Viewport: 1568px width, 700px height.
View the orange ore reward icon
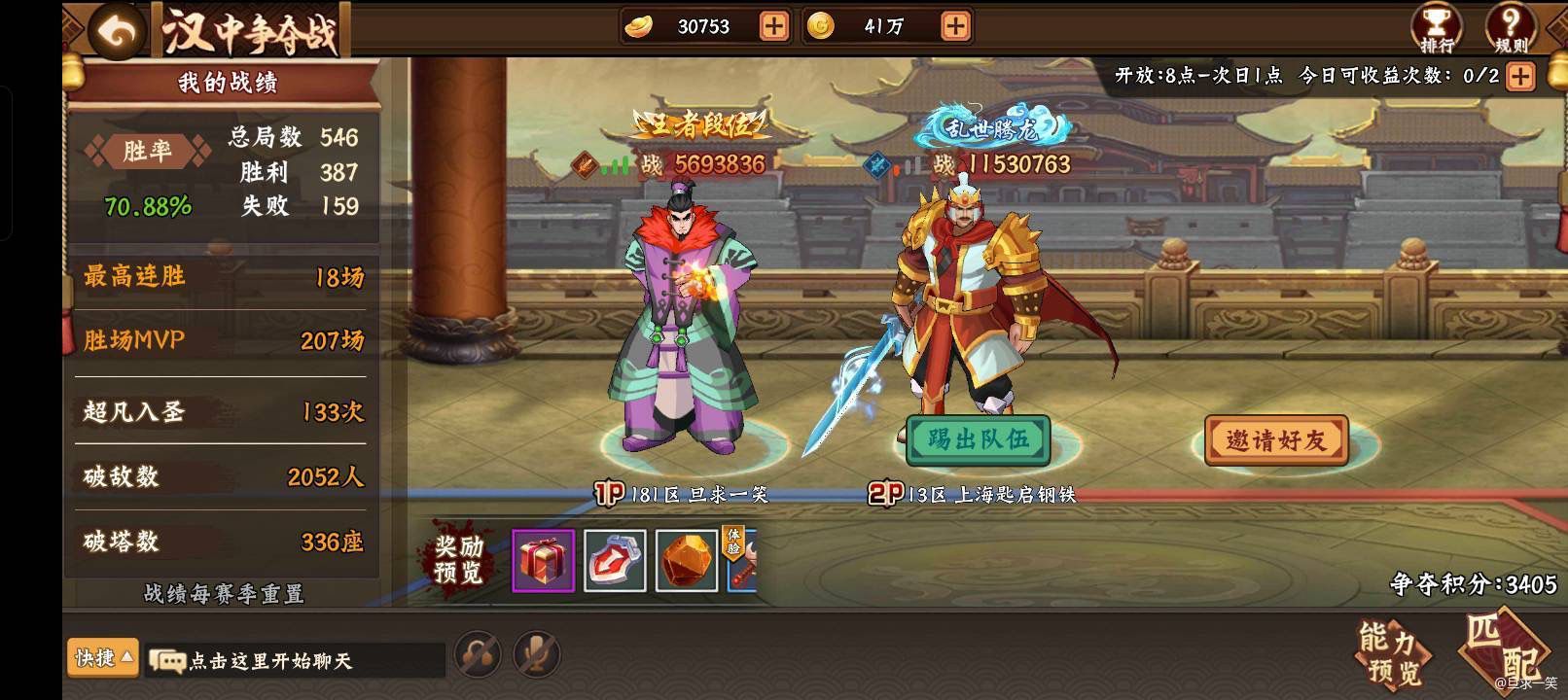coord(684,561)
